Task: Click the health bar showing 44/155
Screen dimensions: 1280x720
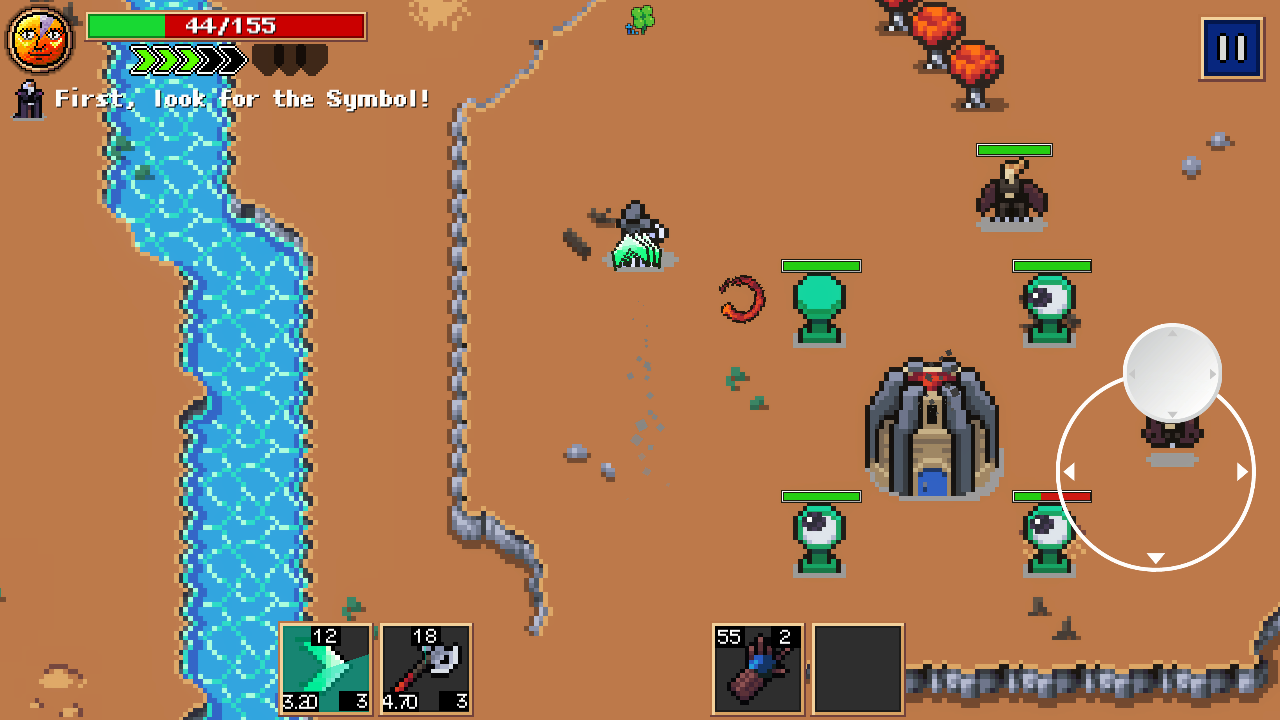Action: coord(228,27)
